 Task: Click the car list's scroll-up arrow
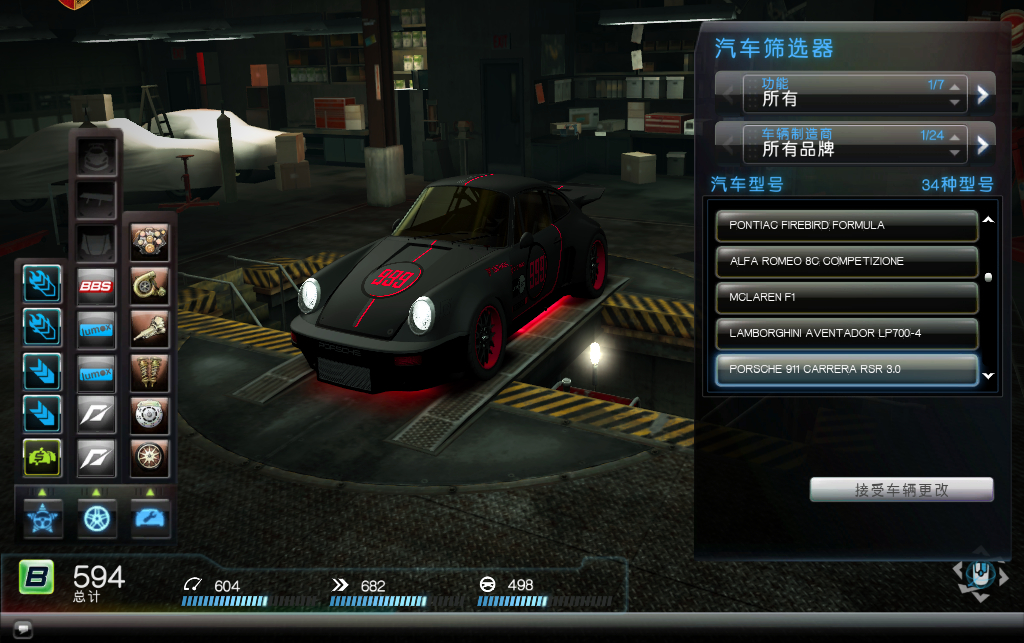point(989,219)
